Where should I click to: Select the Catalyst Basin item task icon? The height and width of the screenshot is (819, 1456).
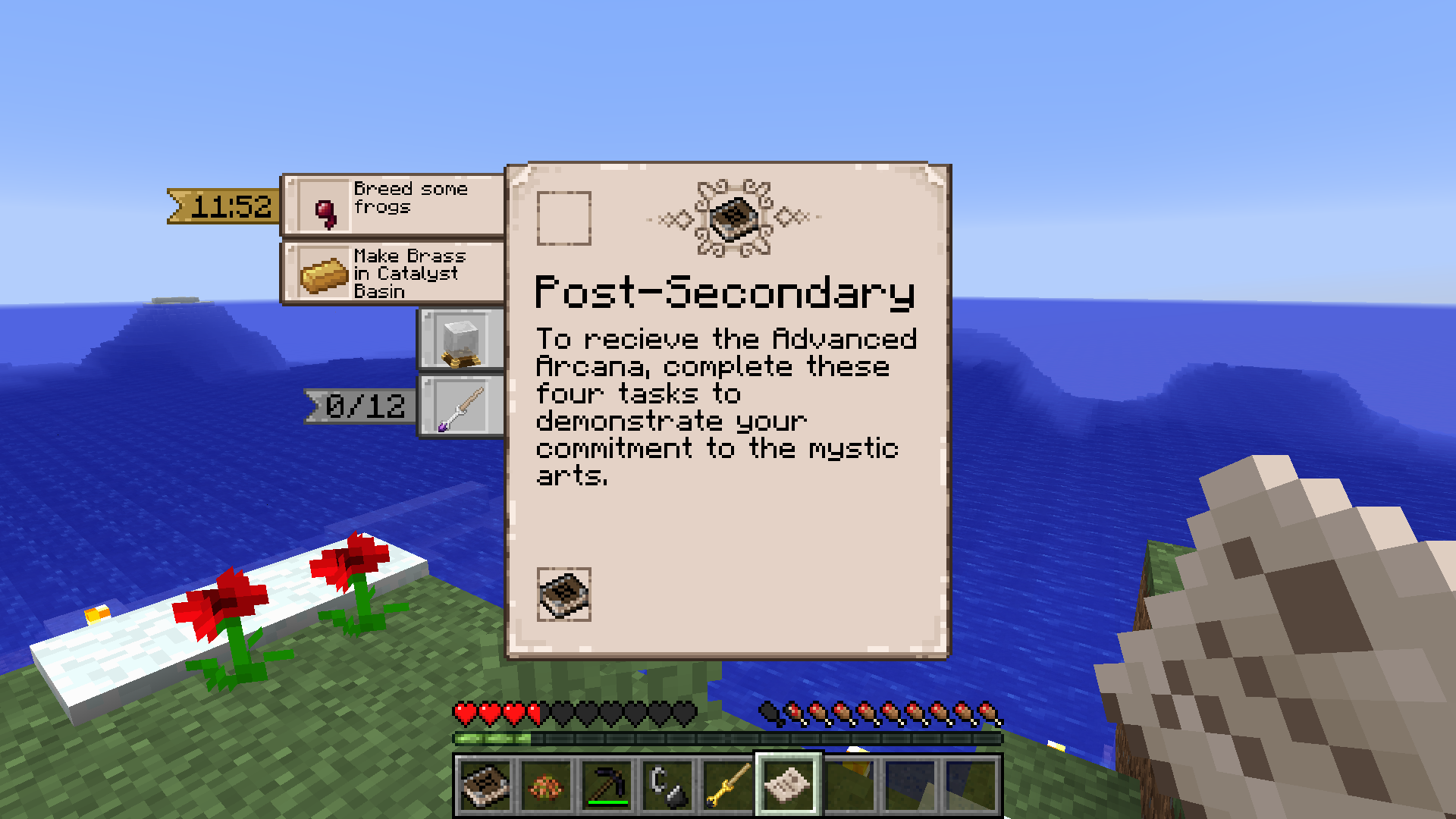[460, 340]
